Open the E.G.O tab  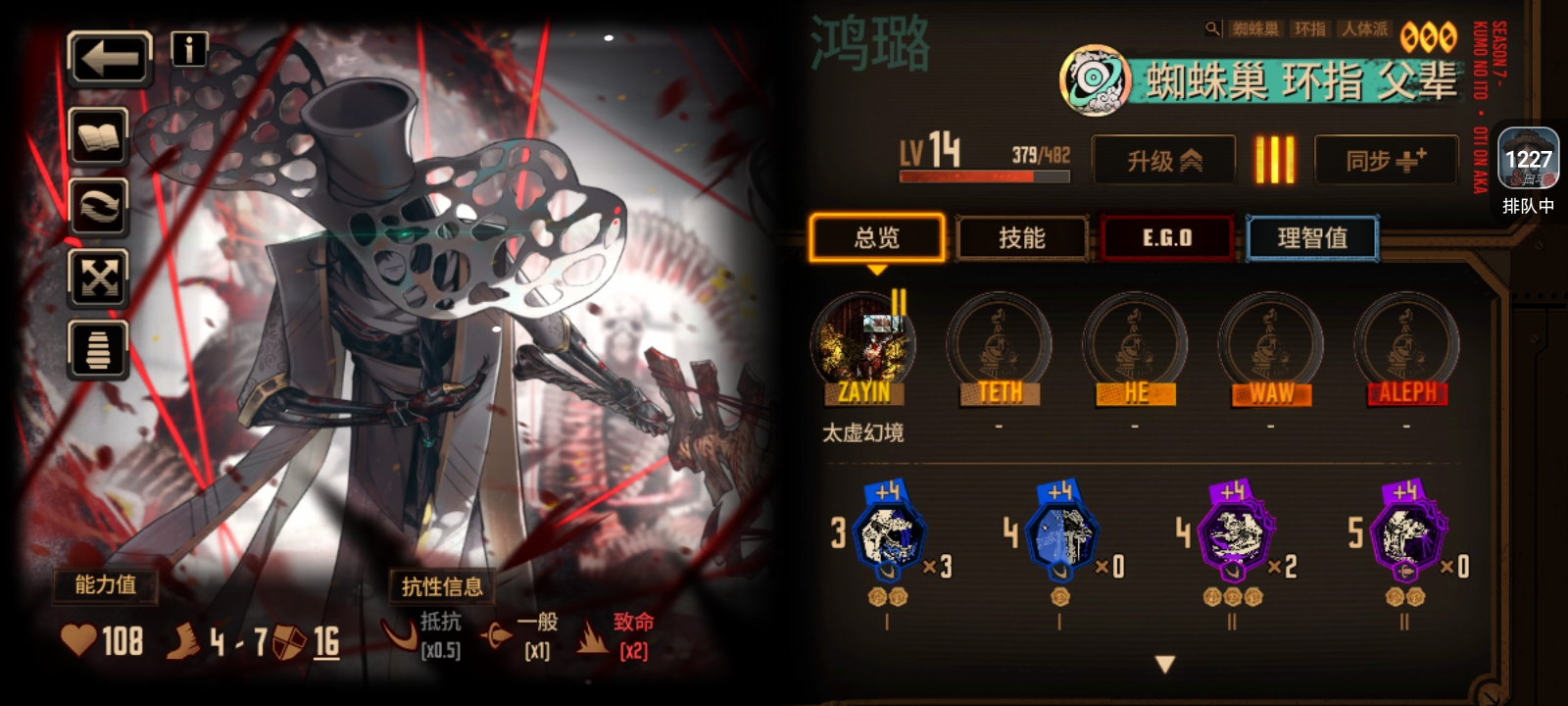point(1166,238)
